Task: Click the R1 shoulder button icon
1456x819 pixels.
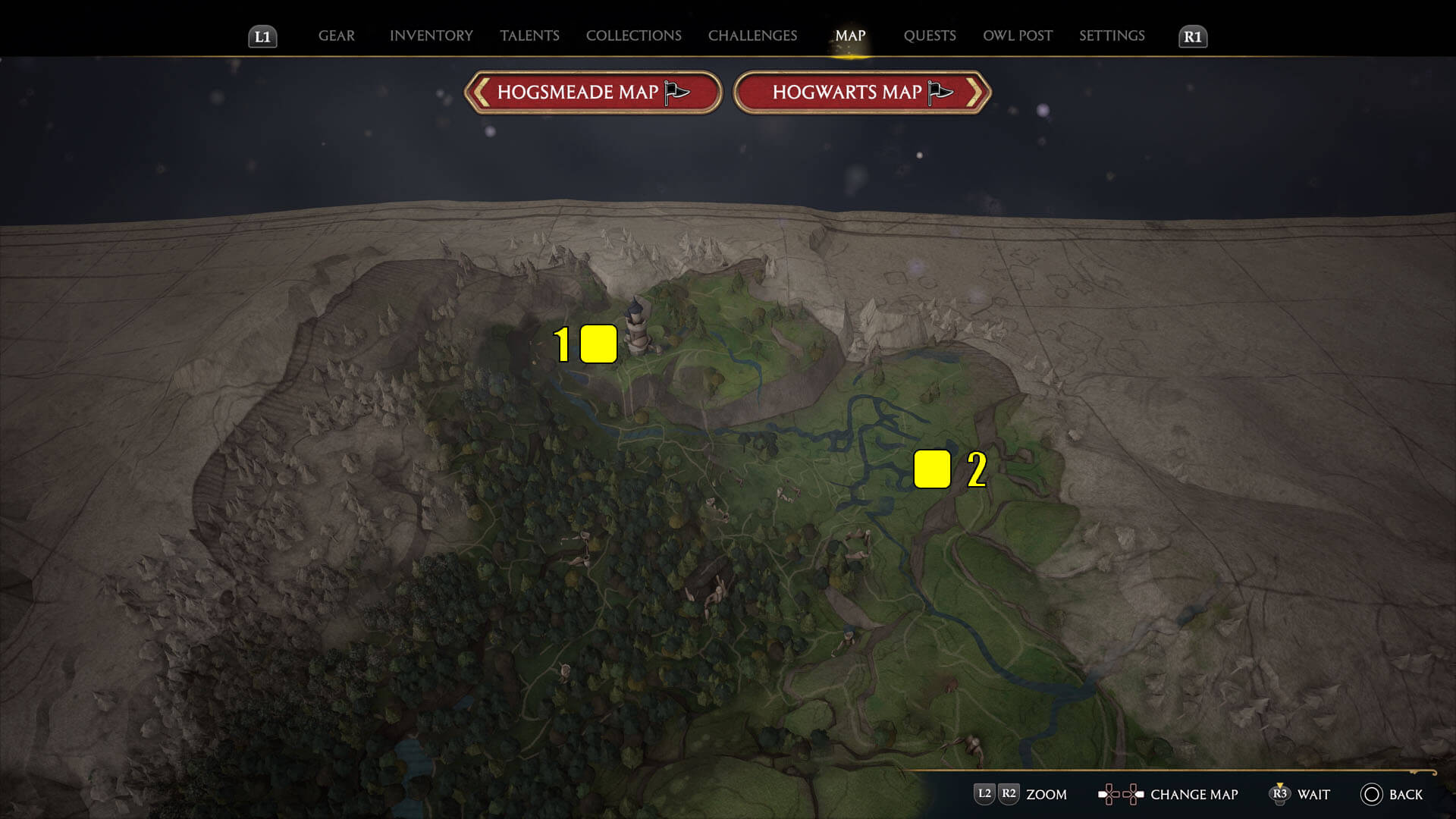Action: point(1192,35)
